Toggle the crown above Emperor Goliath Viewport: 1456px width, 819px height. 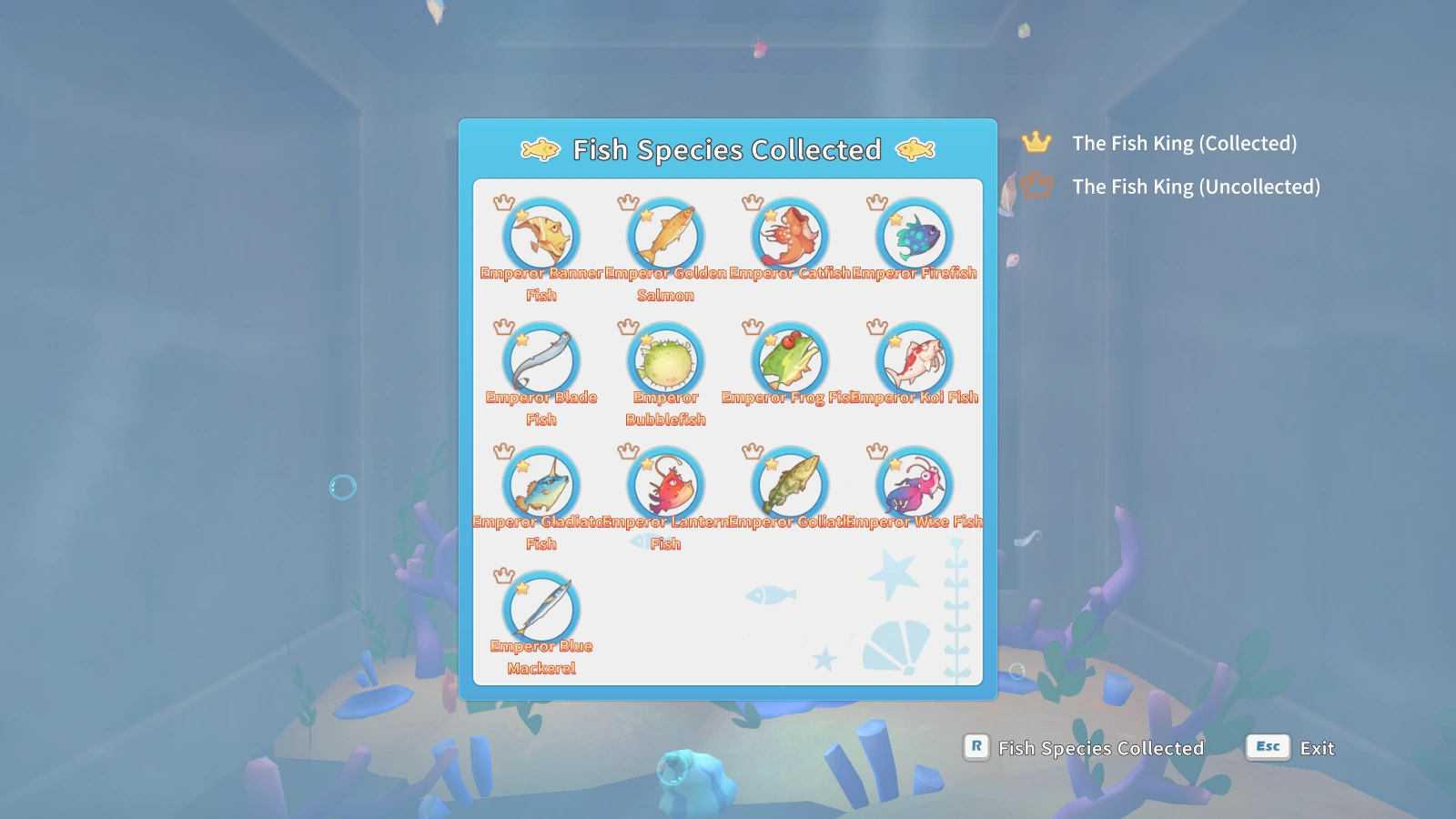[752, 450]
